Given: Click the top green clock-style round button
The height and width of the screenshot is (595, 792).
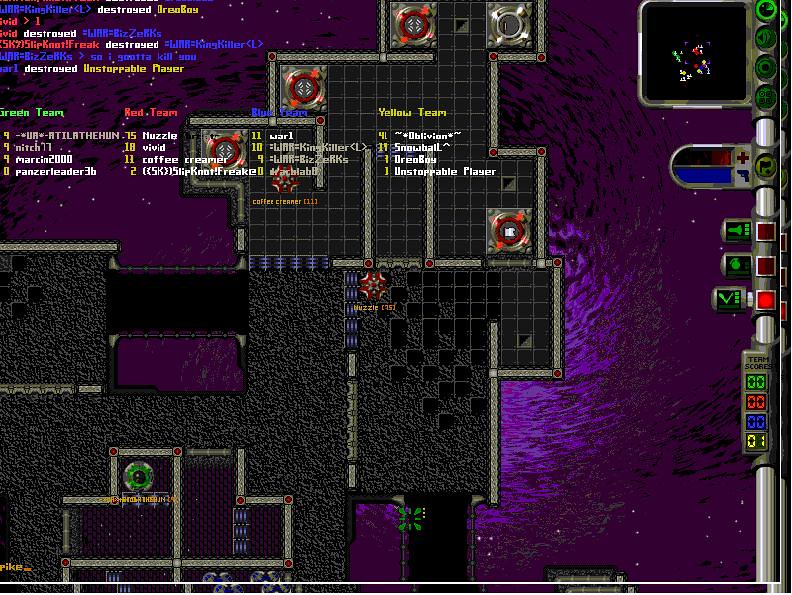Looking at the screenshot, I should pos(767,11).
